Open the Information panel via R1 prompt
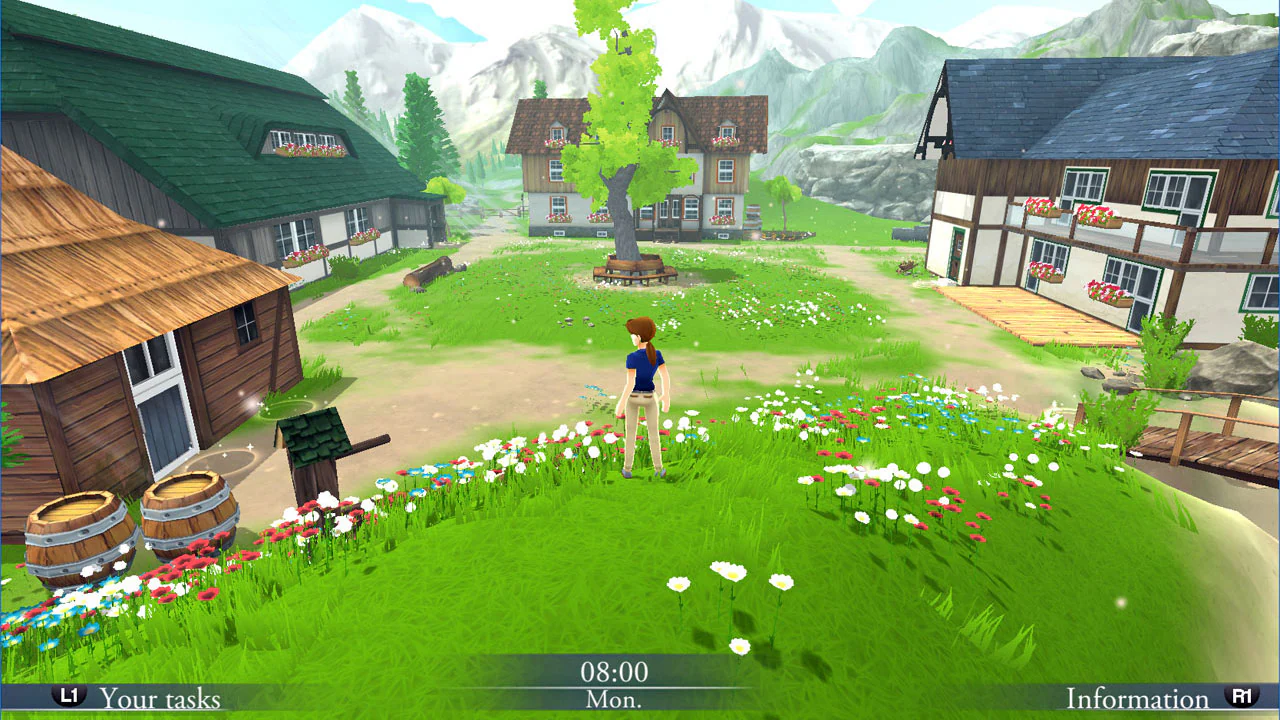The image size is (1280, 720). point(1138,698)
